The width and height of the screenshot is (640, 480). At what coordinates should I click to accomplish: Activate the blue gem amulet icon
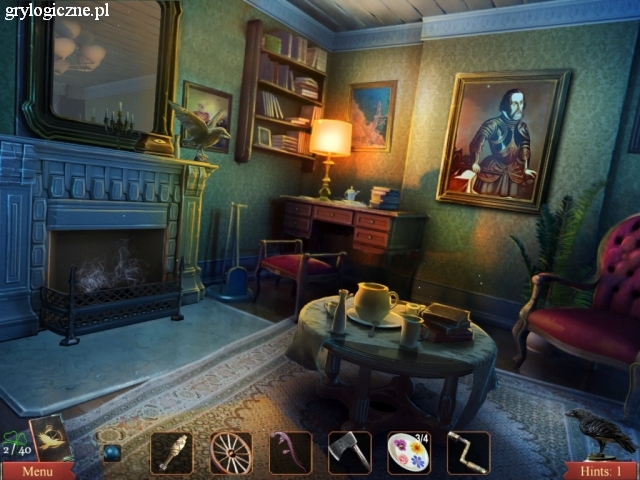pyautogui.click(x=113, y=452)
